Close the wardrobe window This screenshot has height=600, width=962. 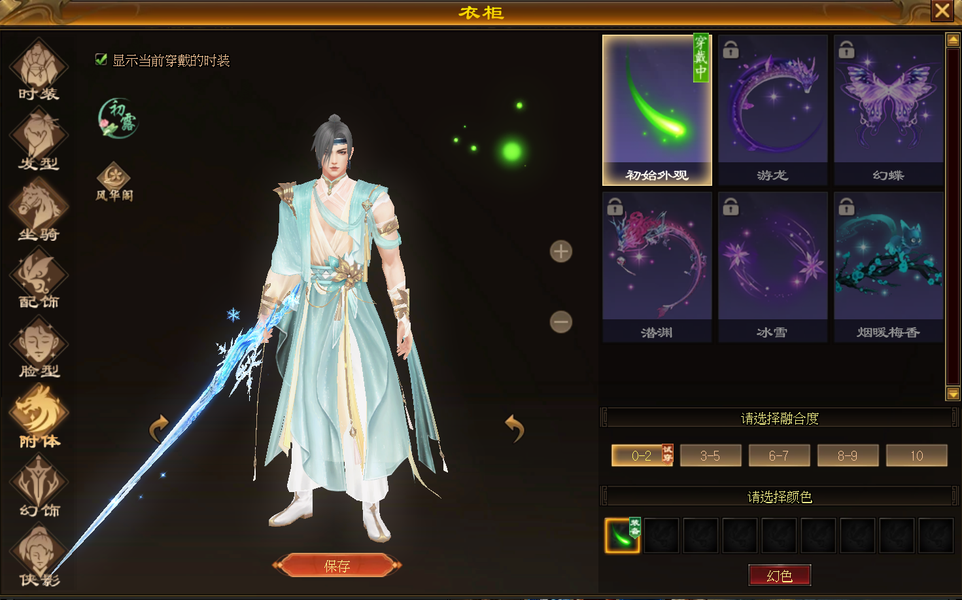pos(942,11)
